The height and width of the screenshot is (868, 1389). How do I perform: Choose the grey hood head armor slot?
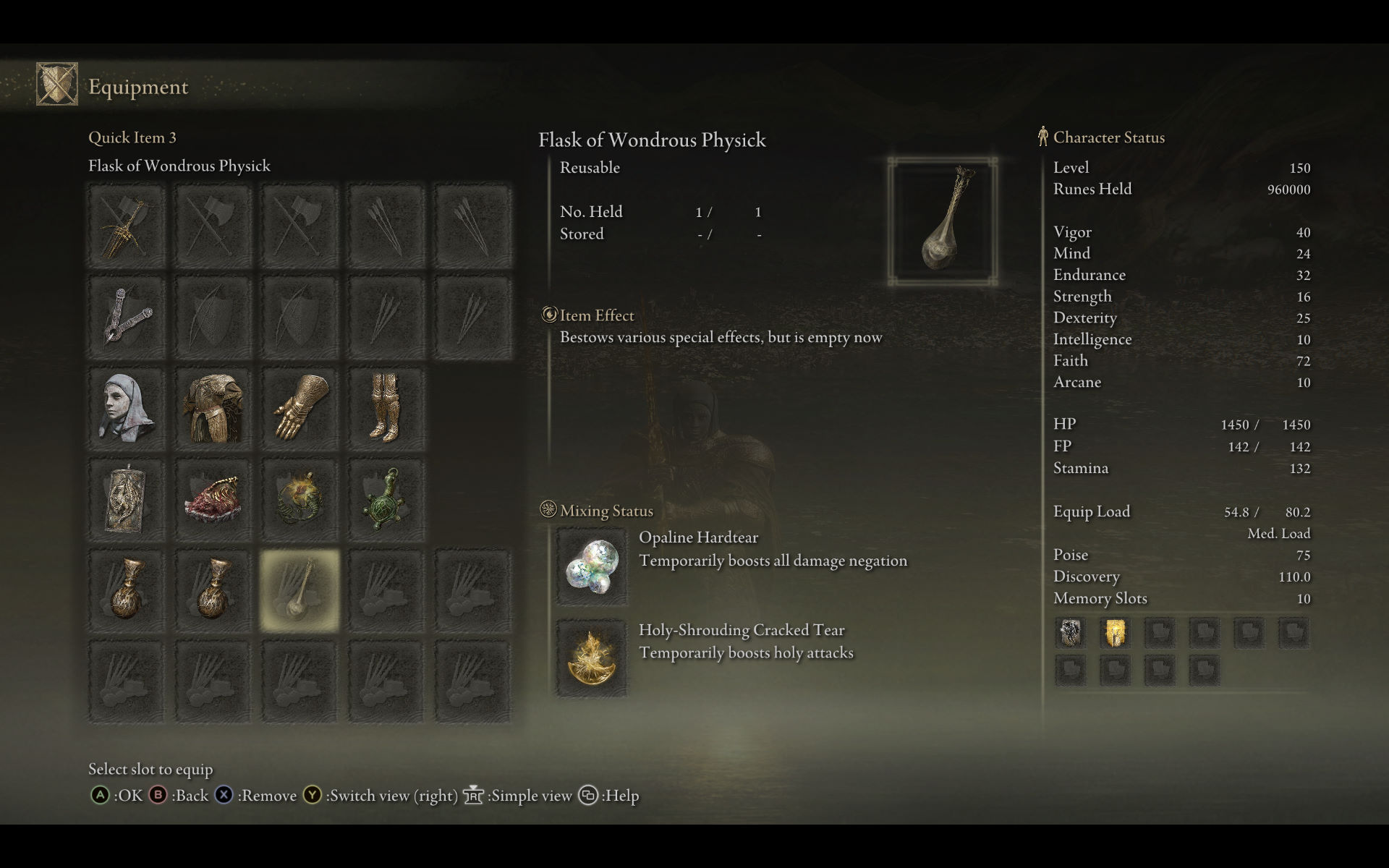coord(127,409)
